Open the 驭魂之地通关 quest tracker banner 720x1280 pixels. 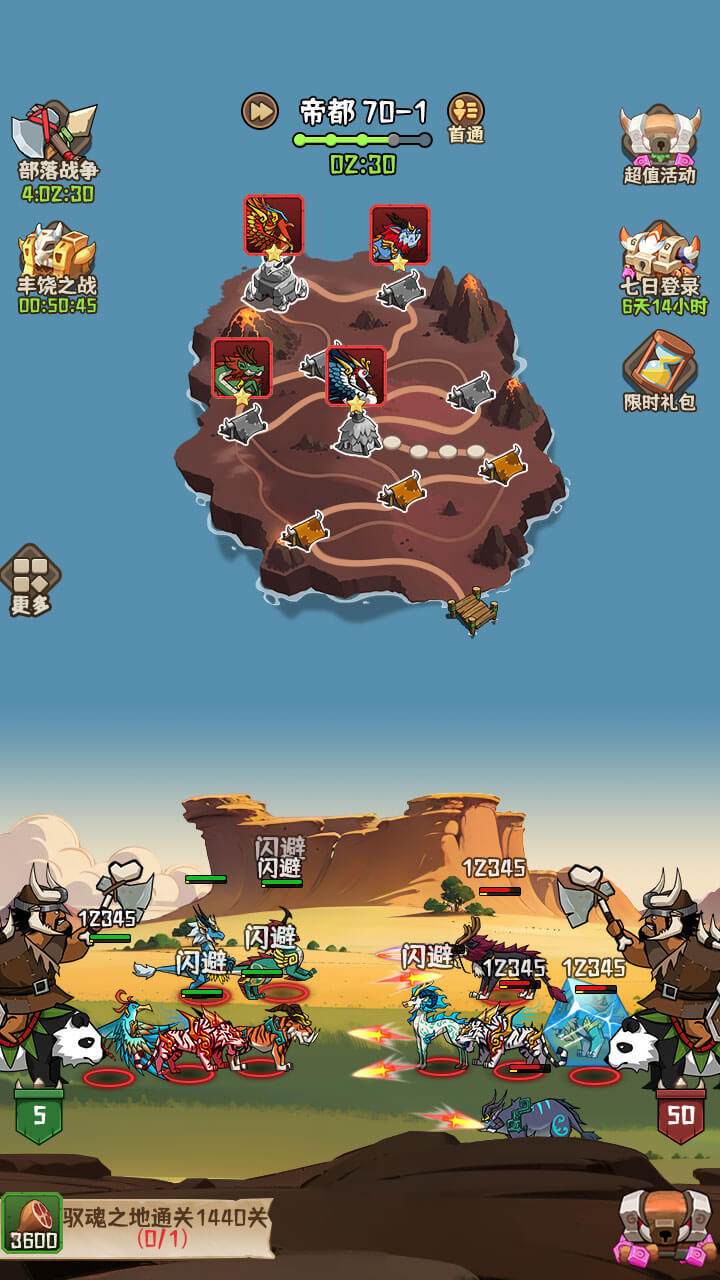coord(167,1227)
